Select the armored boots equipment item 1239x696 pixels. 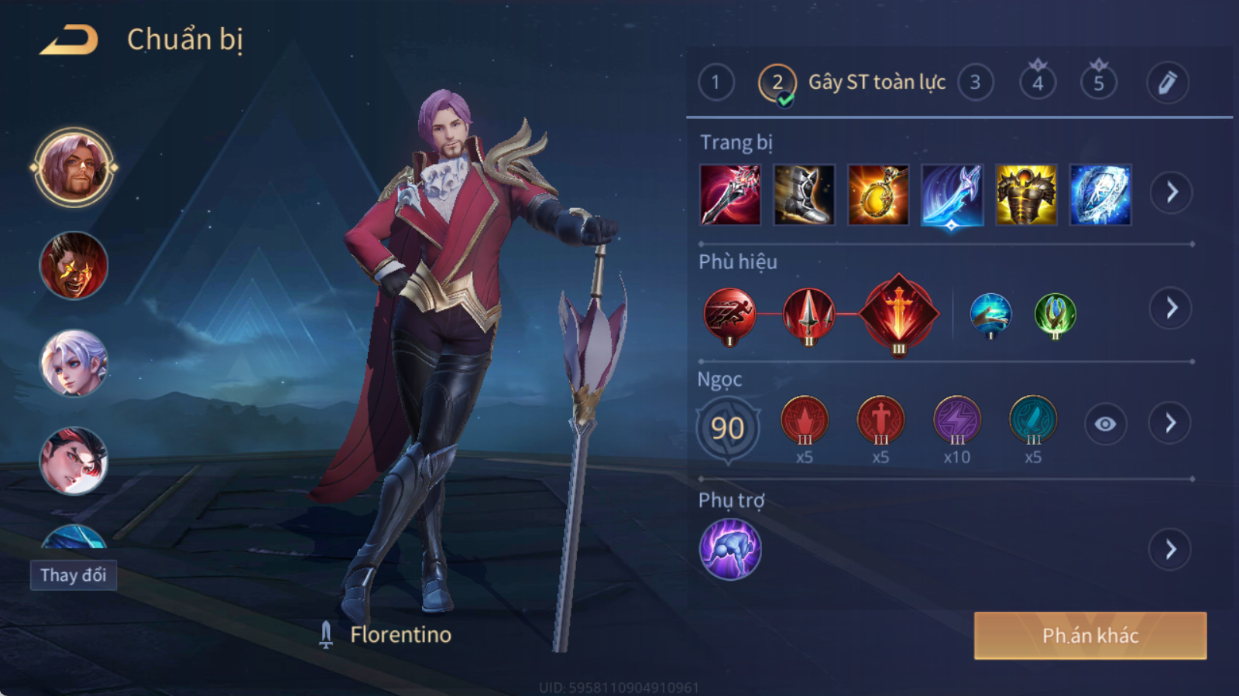click(x=803, y=195)
